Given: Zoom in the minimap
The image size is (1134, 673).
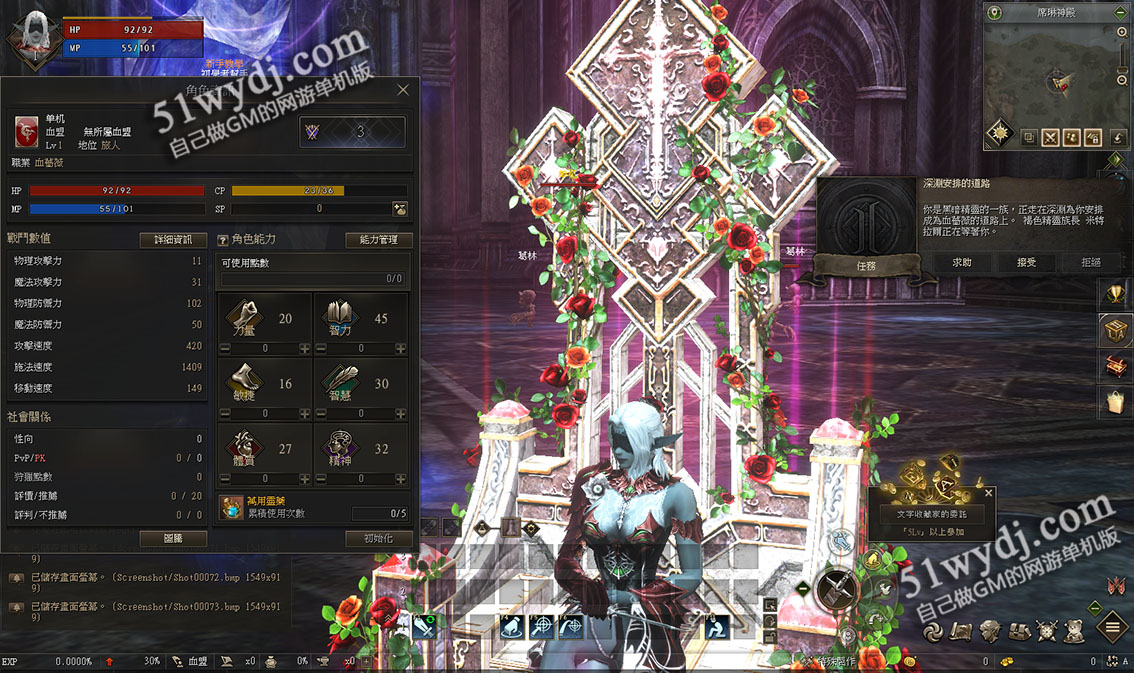Looking at the screenshot, I should point(1122,33).
